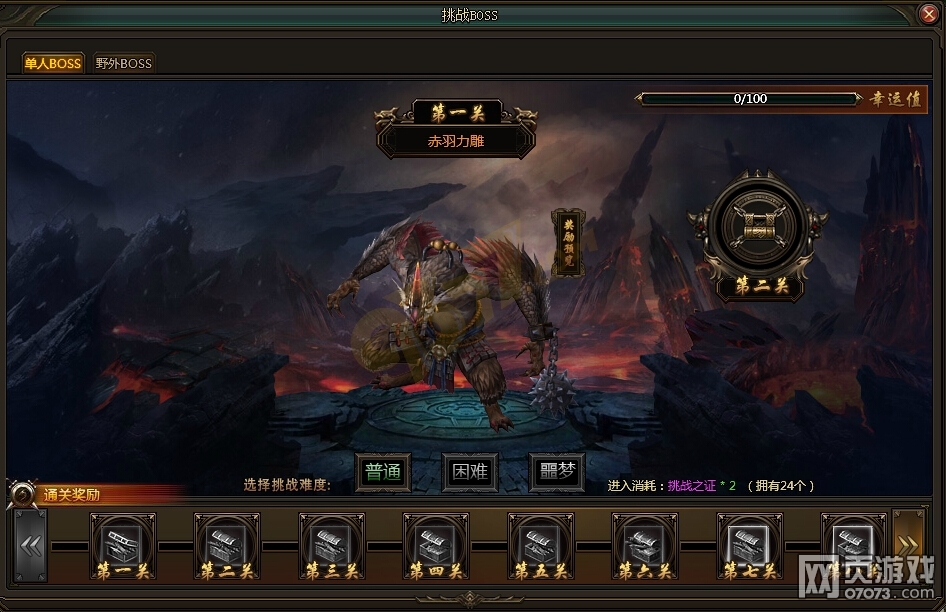Open the 奖励预览 reward preview
Image resolution: width=946 pixels, height=612 pixels.
[x=567, y=243]
